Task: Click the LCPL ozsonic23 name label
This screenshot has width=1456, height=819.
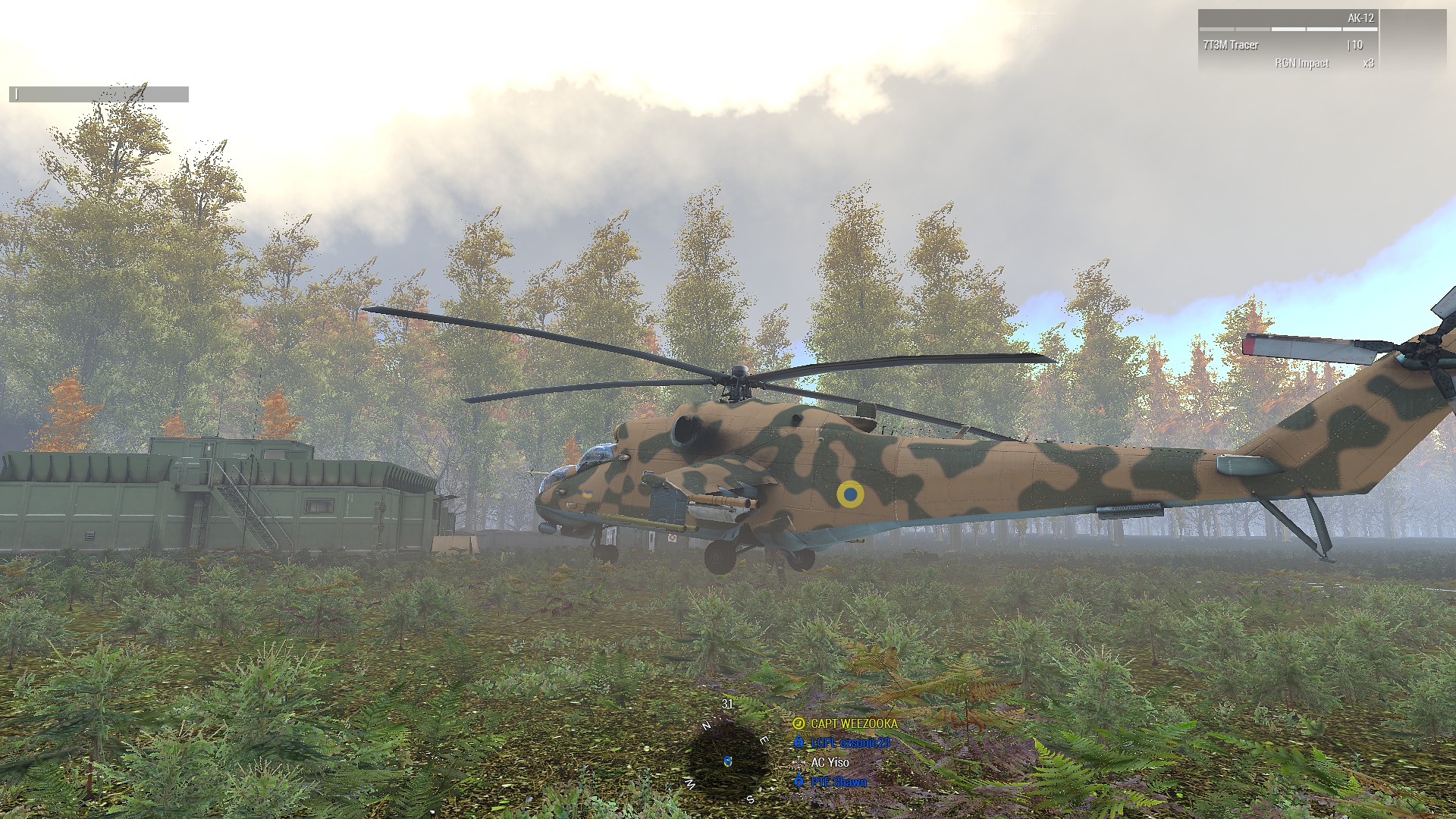Action: (x=851, y=743)
